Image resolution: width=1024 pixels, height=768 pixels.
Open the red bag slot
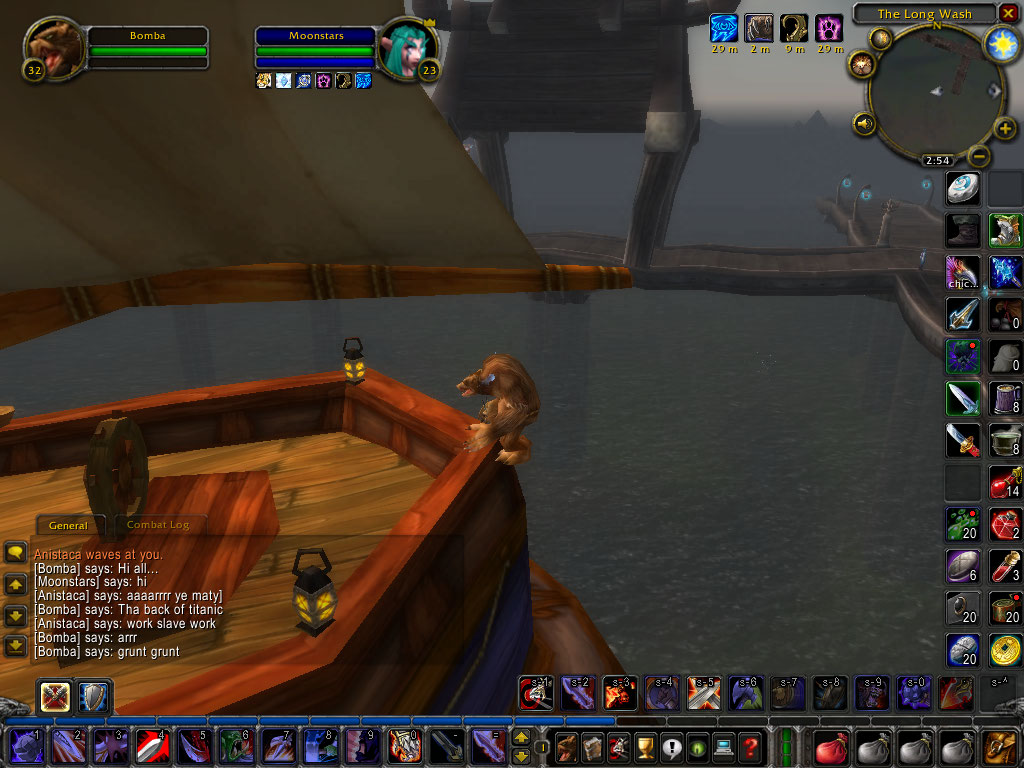829,746
